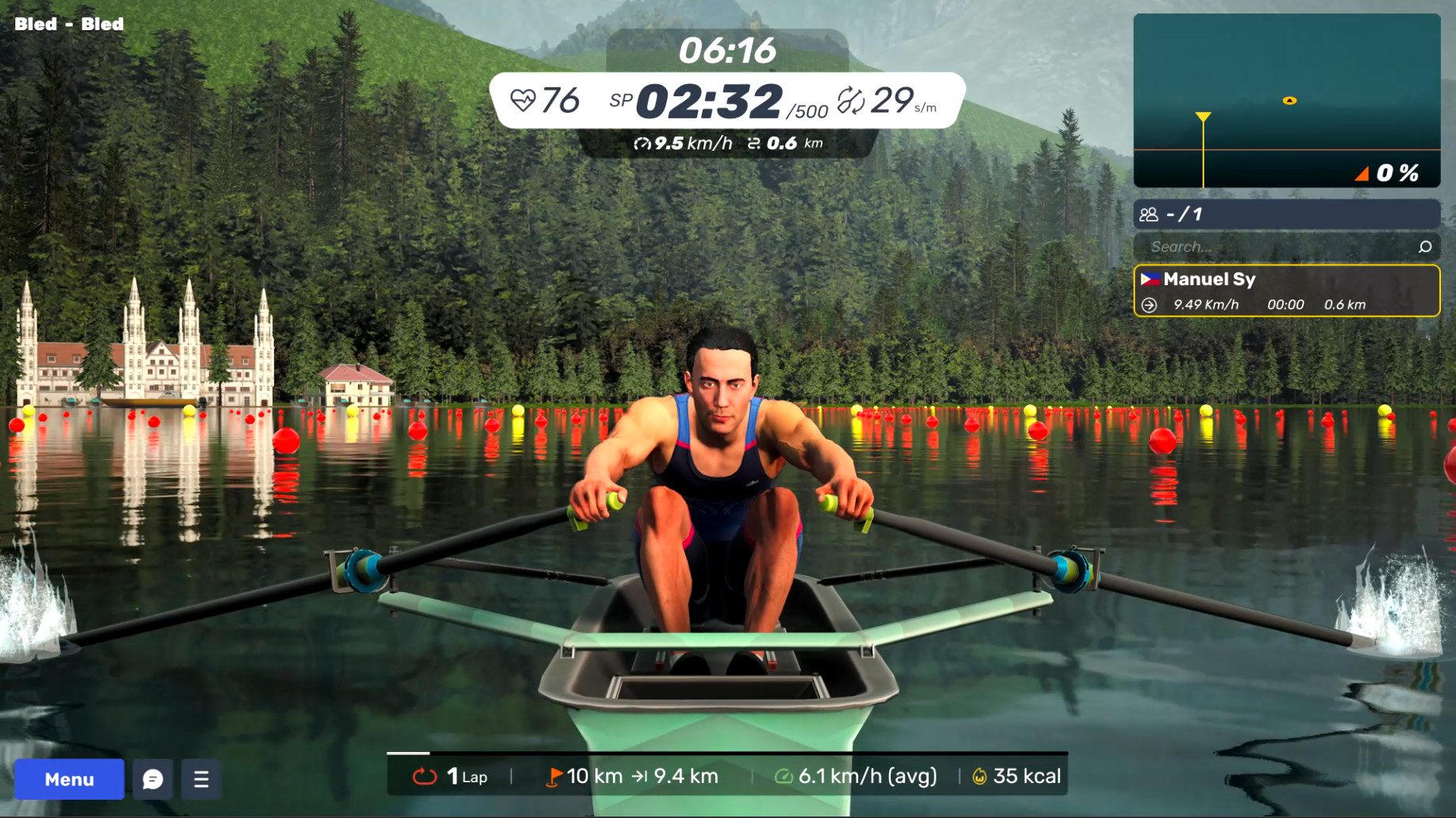Open the Bled - Bled course label
Viewport: 1456px width, 818px height.
(68, 24)
